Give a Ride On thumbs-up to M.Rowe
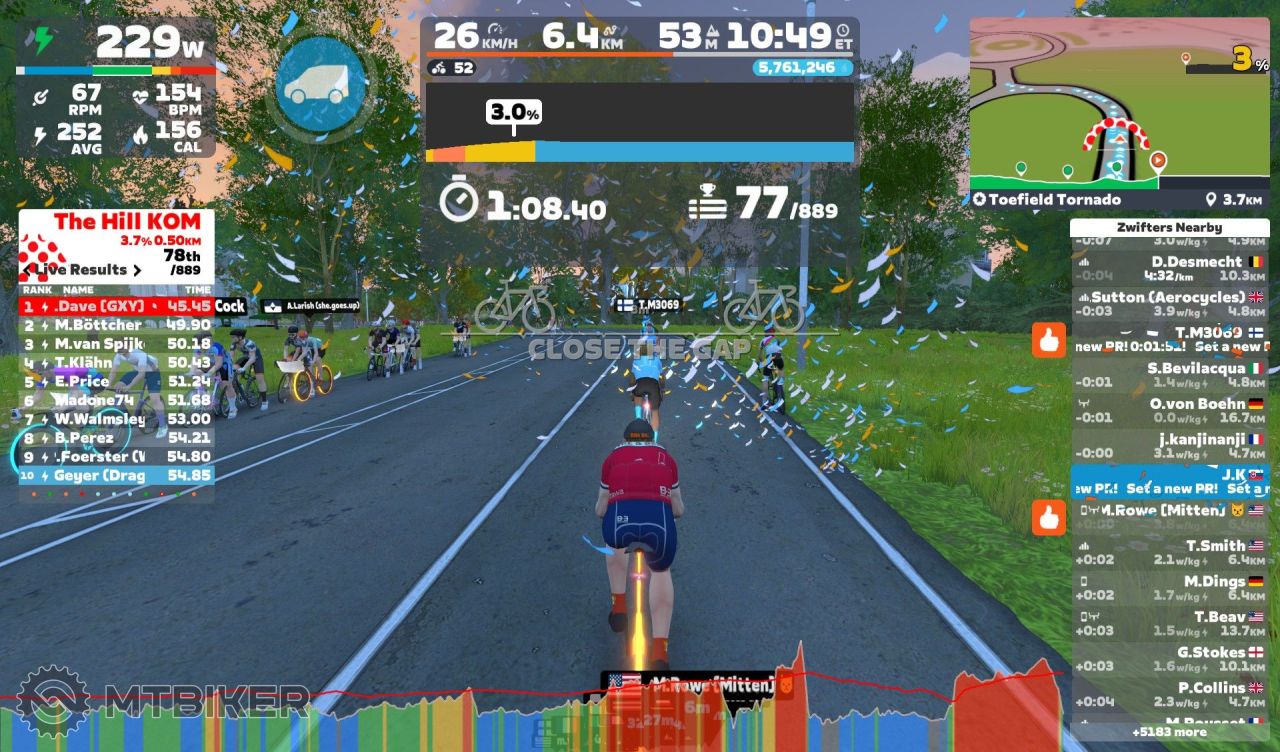This screenshot has width=1280, height=752. (x=1048, y=517)
